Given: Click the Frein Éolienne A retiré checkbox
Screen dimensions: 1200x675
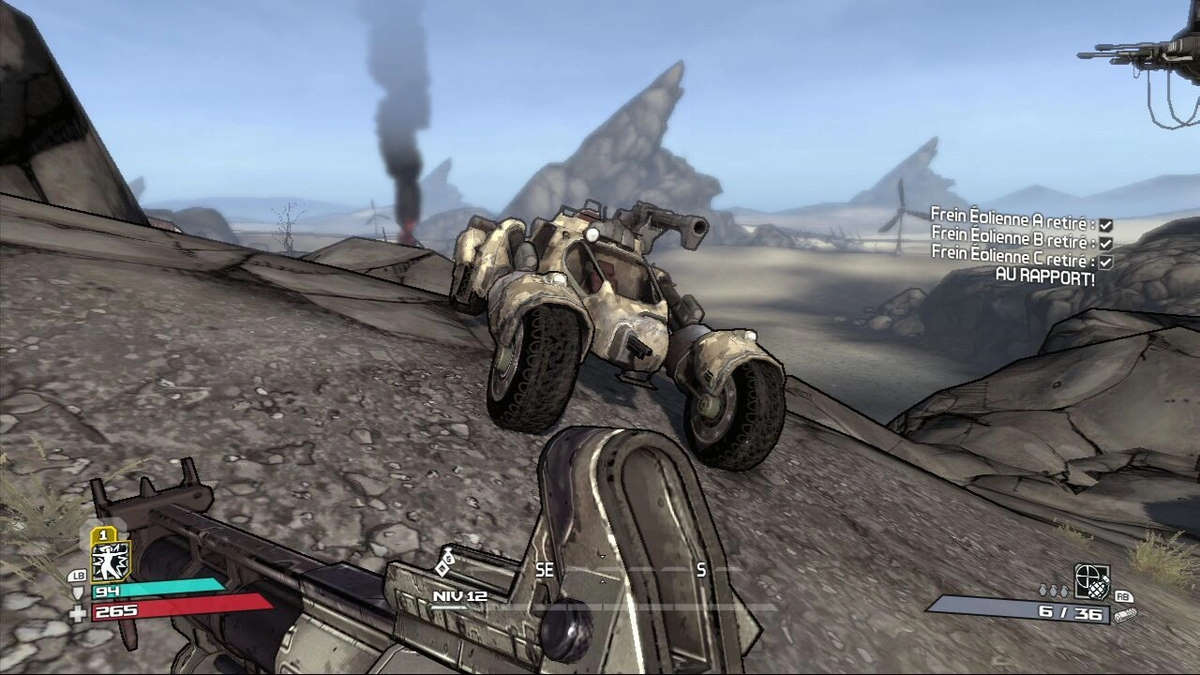Looking at the screenshot, I should point(1105,225).
